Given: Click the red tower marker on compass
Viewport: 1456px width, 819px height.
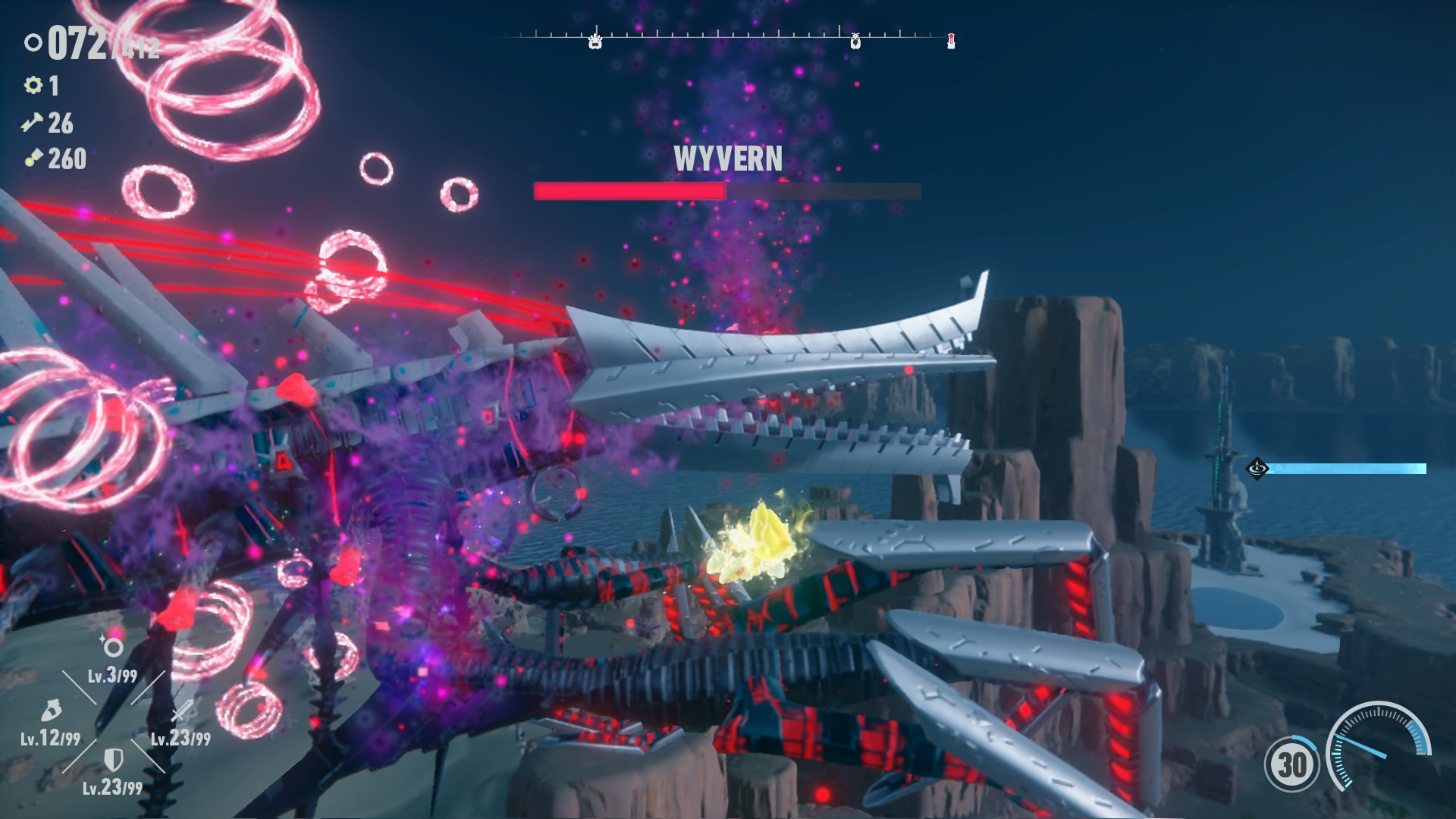Looking at the screenshot, I should point(951,41).
